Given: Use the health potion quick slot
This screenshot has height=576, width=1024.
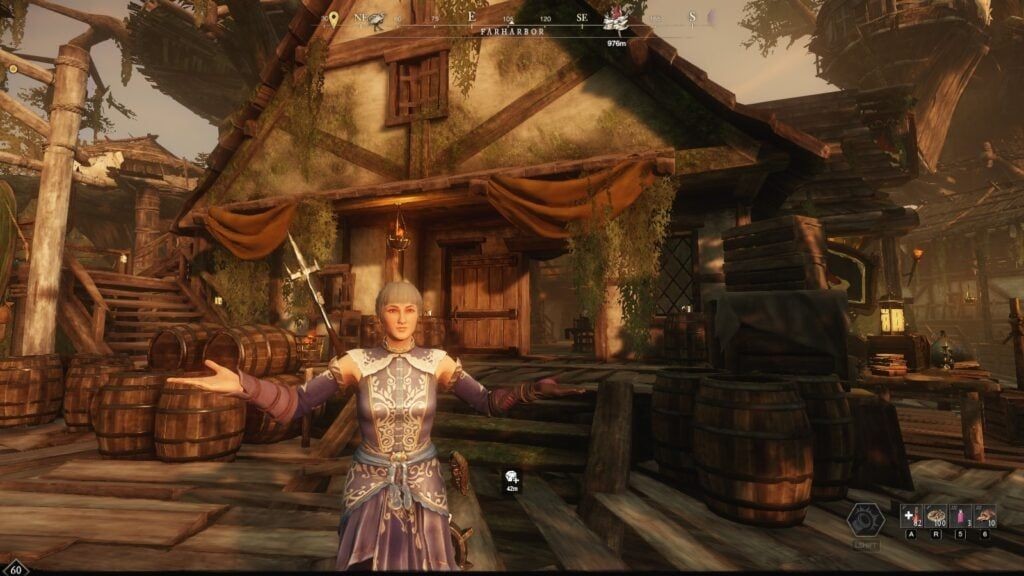Looking at the screenshot, I should [911, 516].
